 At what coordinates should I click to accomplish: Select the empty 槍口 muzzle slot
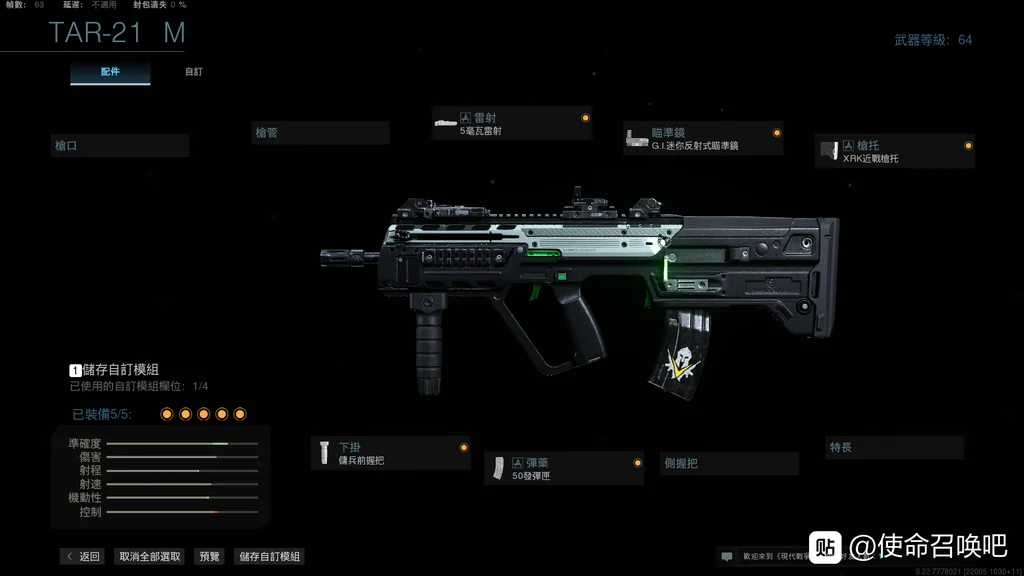point(120,146)
